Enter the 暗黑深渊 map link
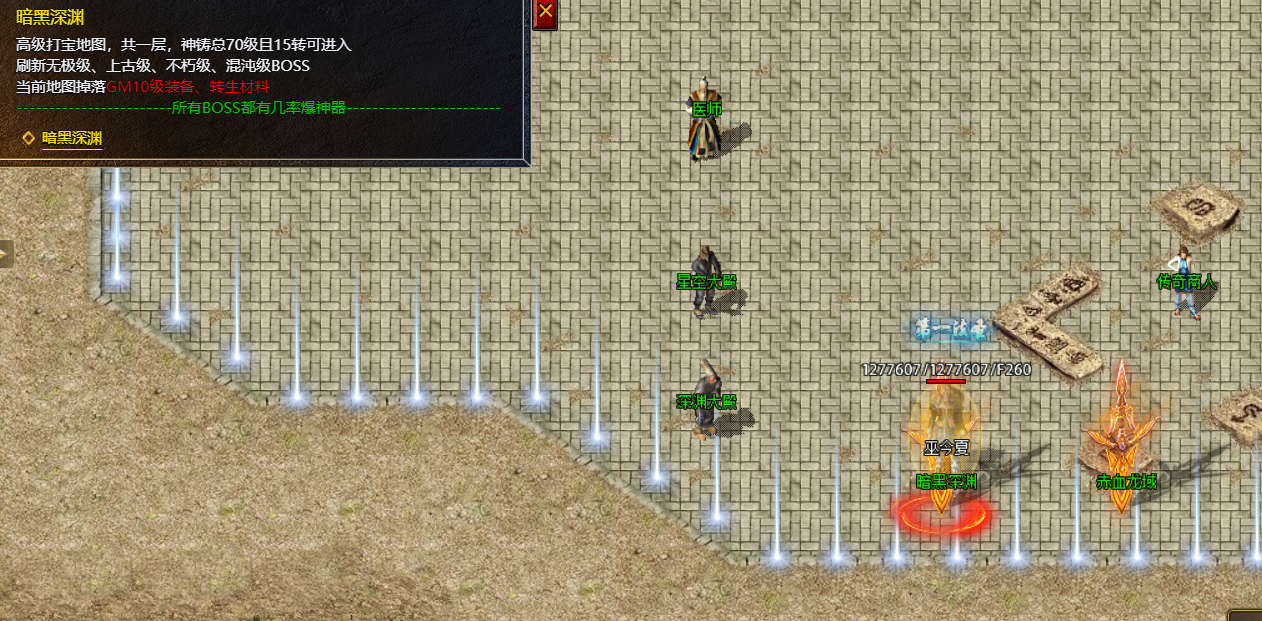 tap(72, 138)
